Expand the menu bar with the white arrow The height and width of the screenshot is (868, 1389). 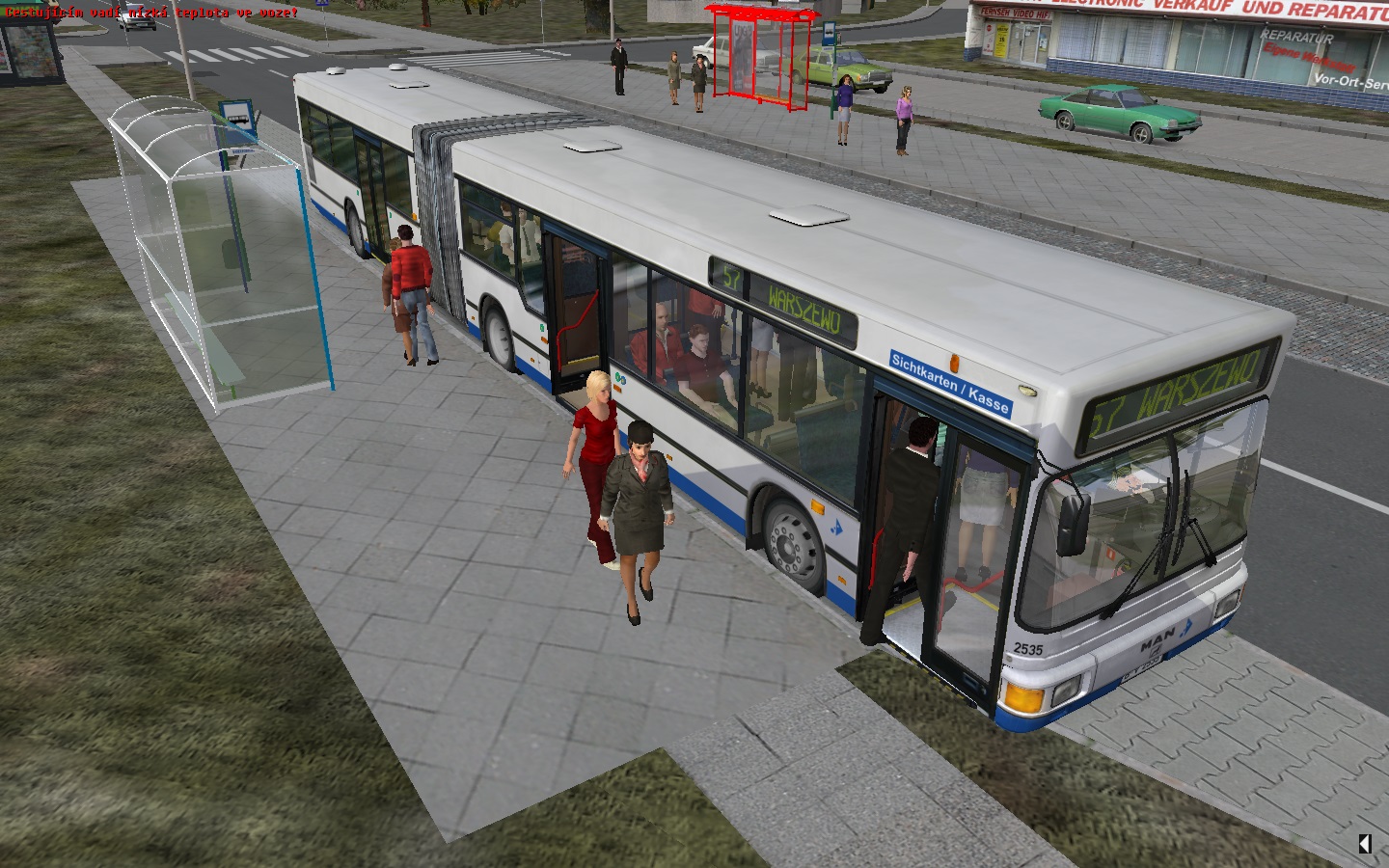click(x=1365, y=844)
